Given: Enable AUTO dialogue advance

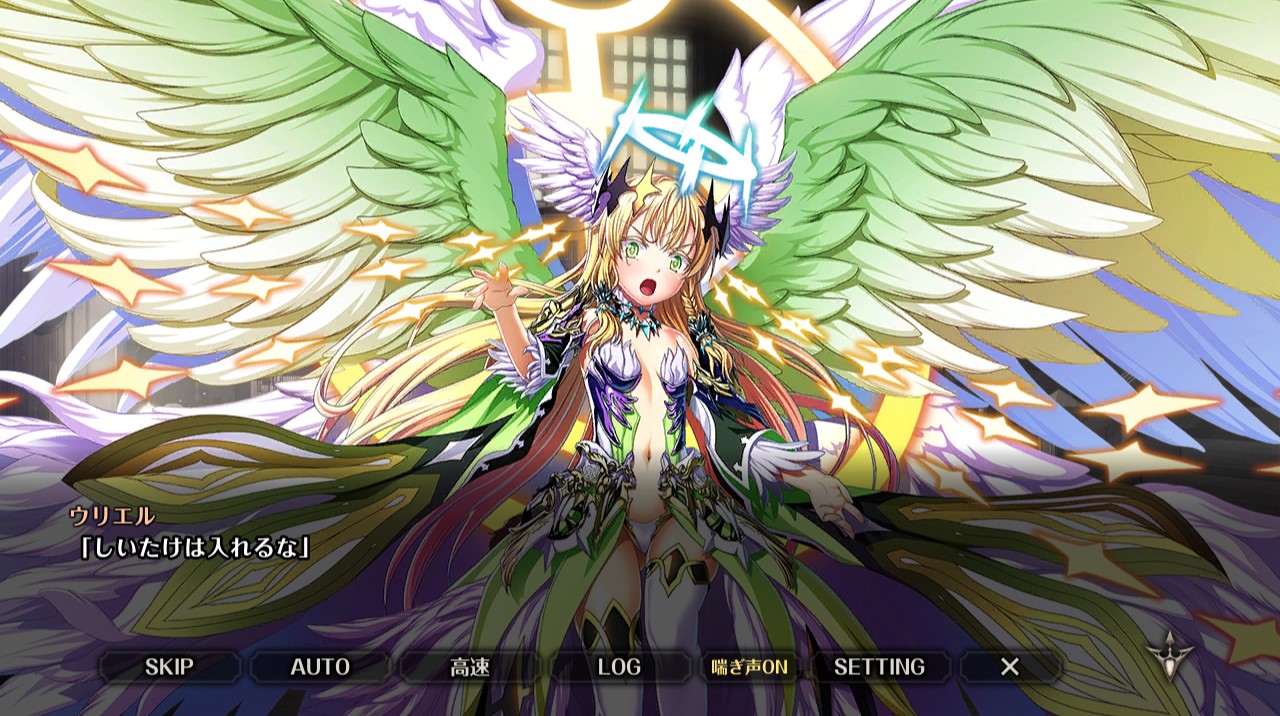Looking at the screenshot, I should [x=320, y=667].
